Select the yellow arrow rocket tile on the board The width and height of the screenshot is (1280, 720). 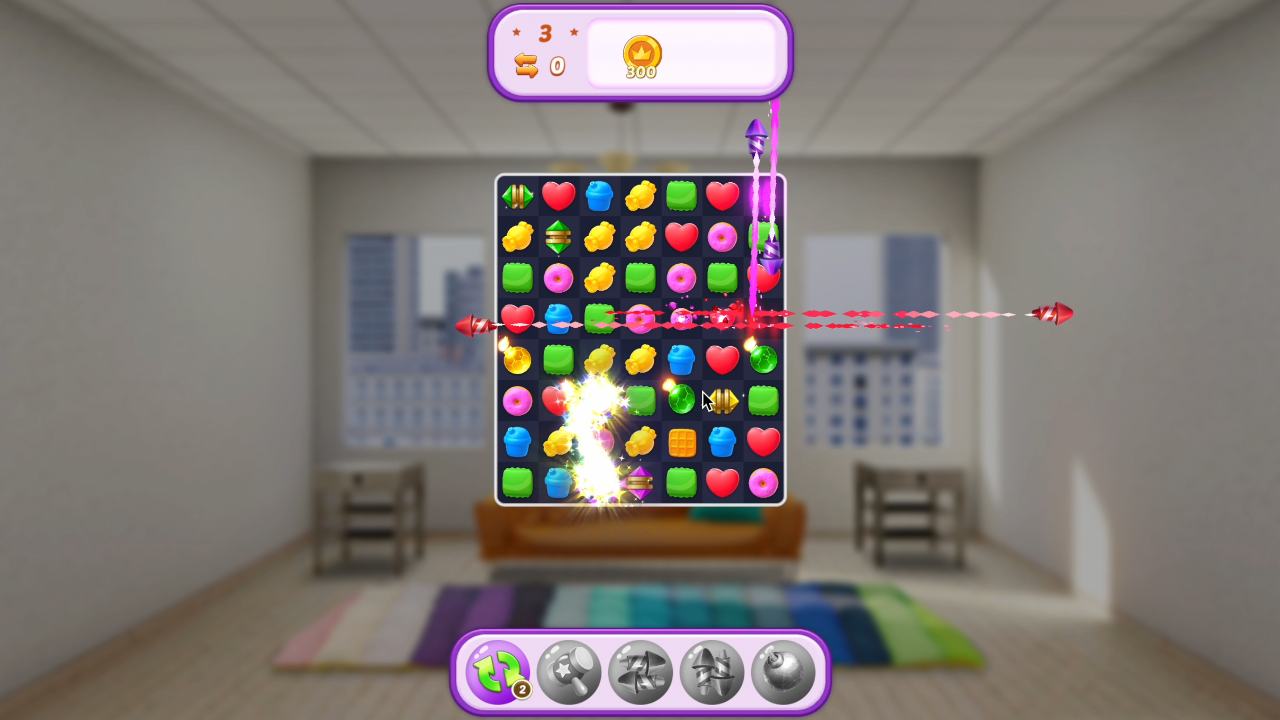[x=722, y=399]
